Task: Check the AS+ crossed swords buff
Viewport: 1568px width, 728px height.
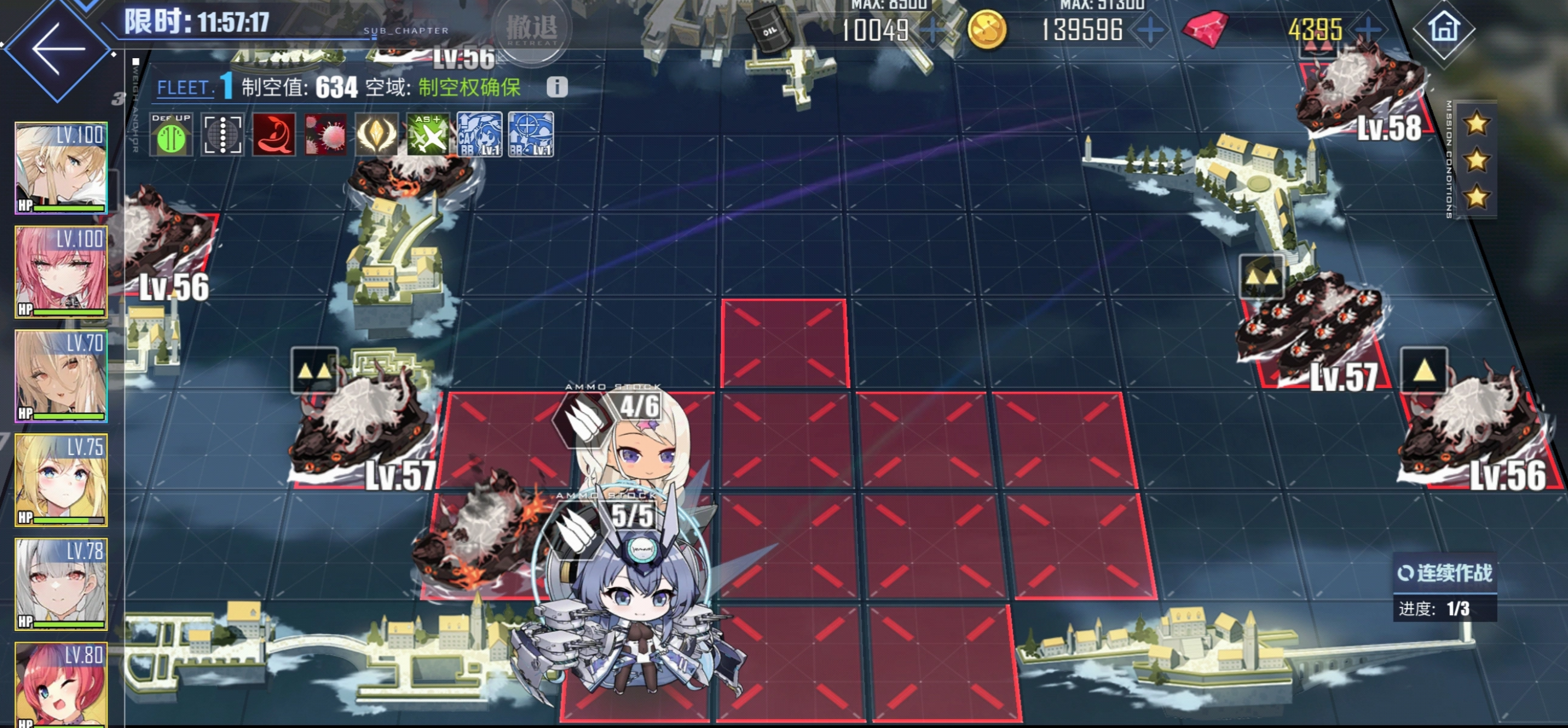Action: [429, 135]
